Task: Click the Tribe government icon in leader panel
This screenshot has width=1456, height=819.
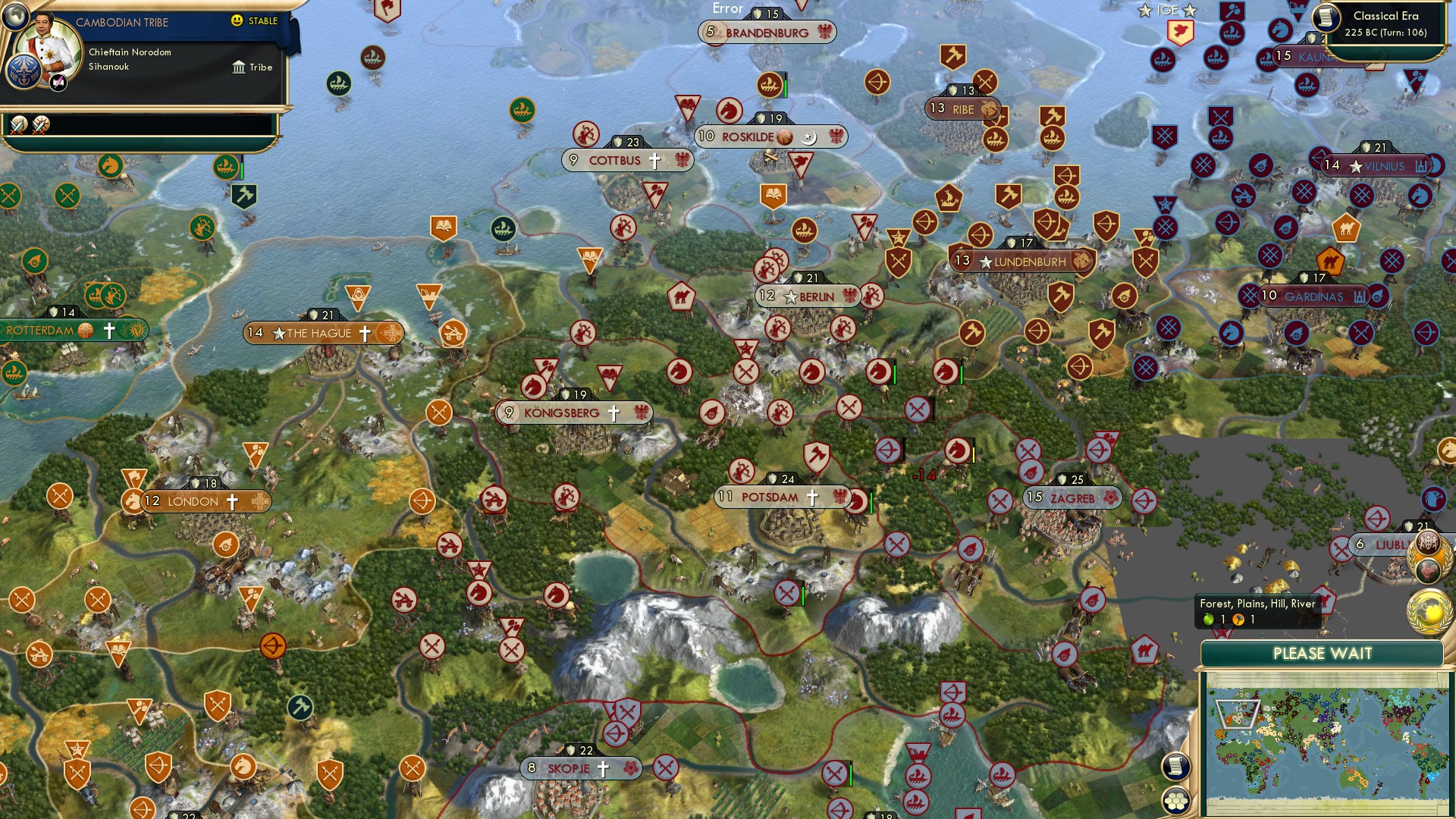Action: coord(240,67)
